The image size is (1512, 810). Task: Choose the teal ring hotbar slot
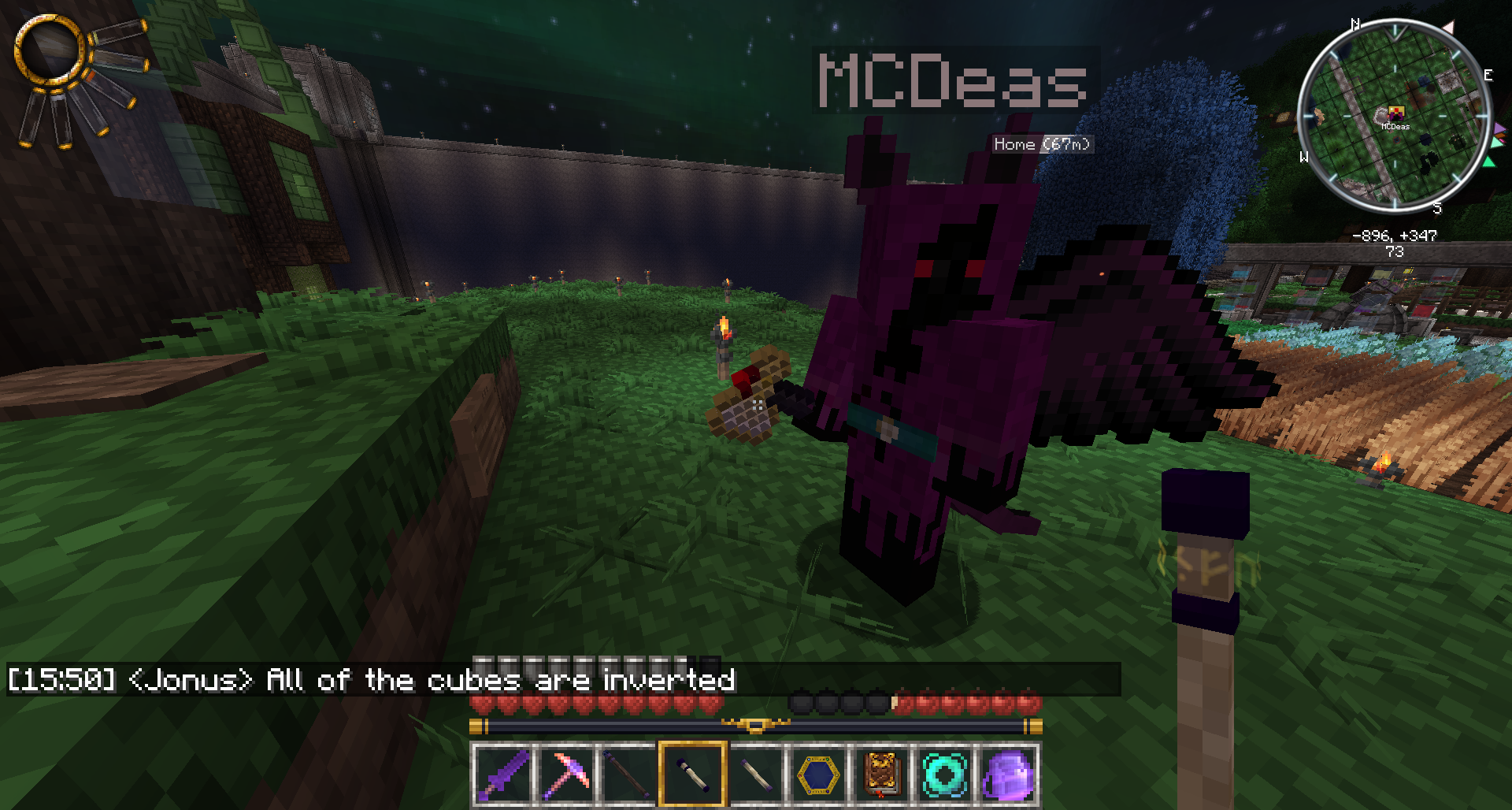[x=944, y=775]
